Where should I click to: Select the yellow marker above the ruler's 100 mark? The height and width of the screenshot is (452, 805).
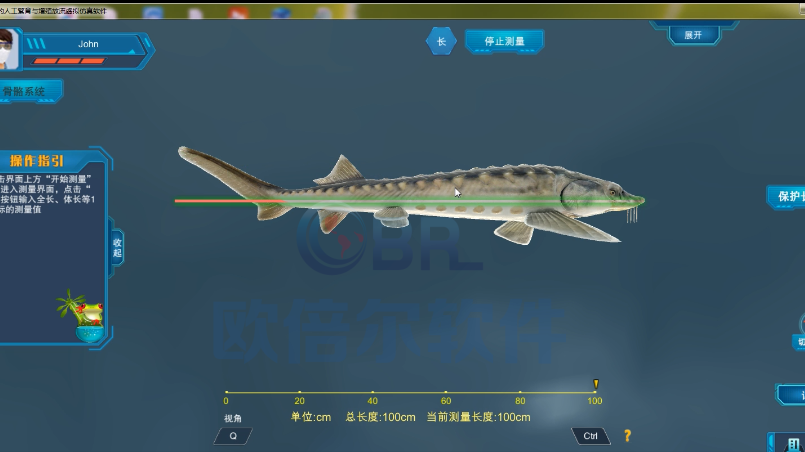click(x=595, y=383)
